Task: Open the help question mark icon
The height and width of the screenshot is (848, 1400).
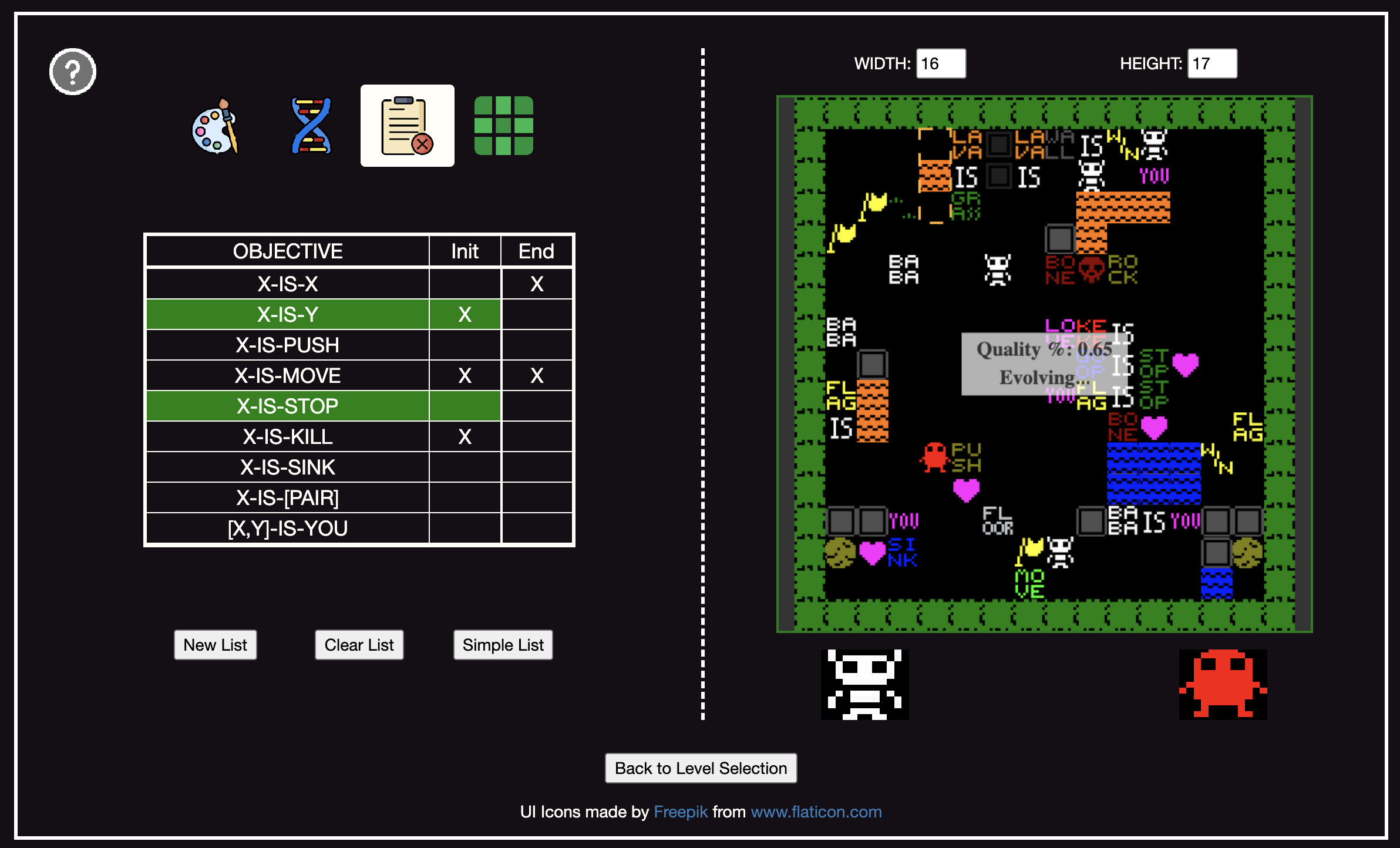Action: pyautogui.click(x=73, y=72)
